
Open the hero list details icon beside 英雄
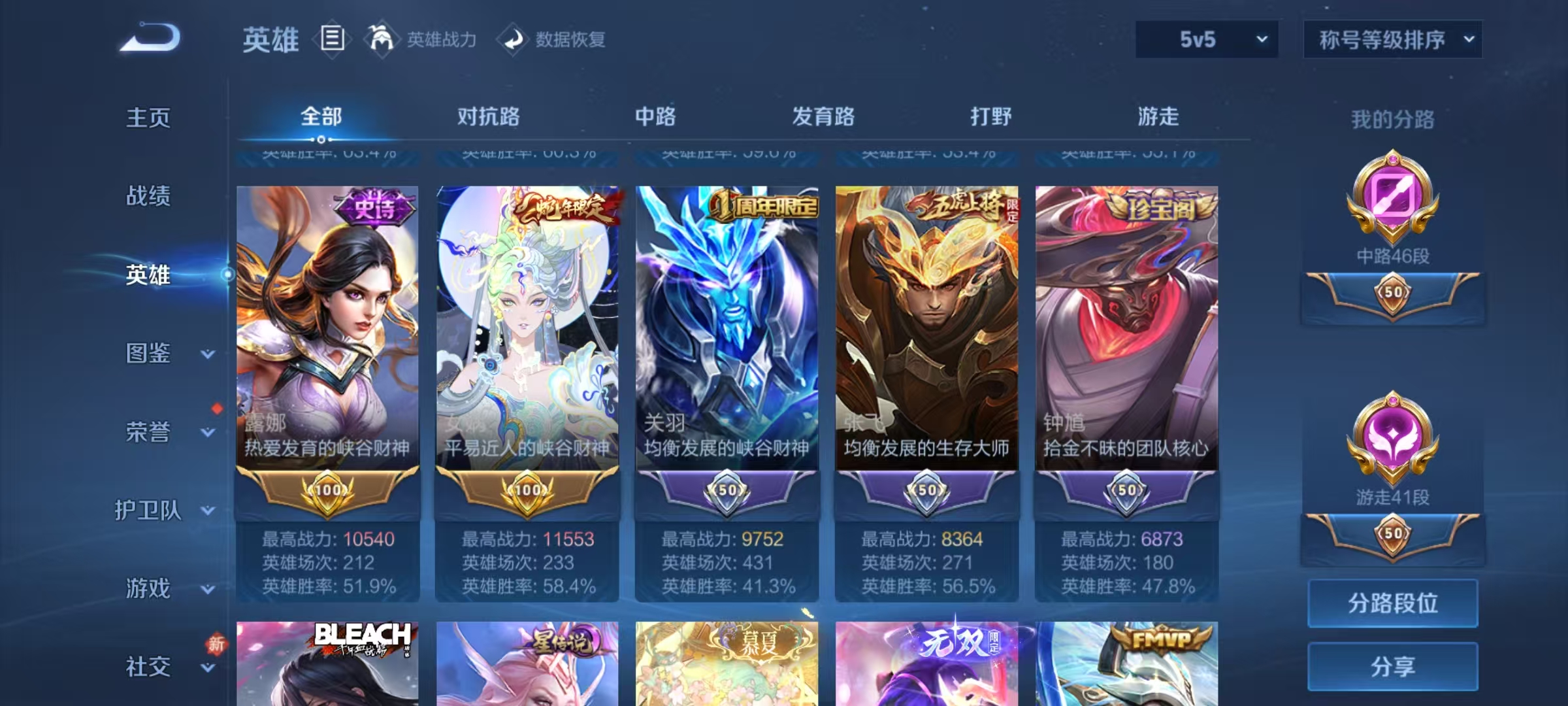coord(332,39)
